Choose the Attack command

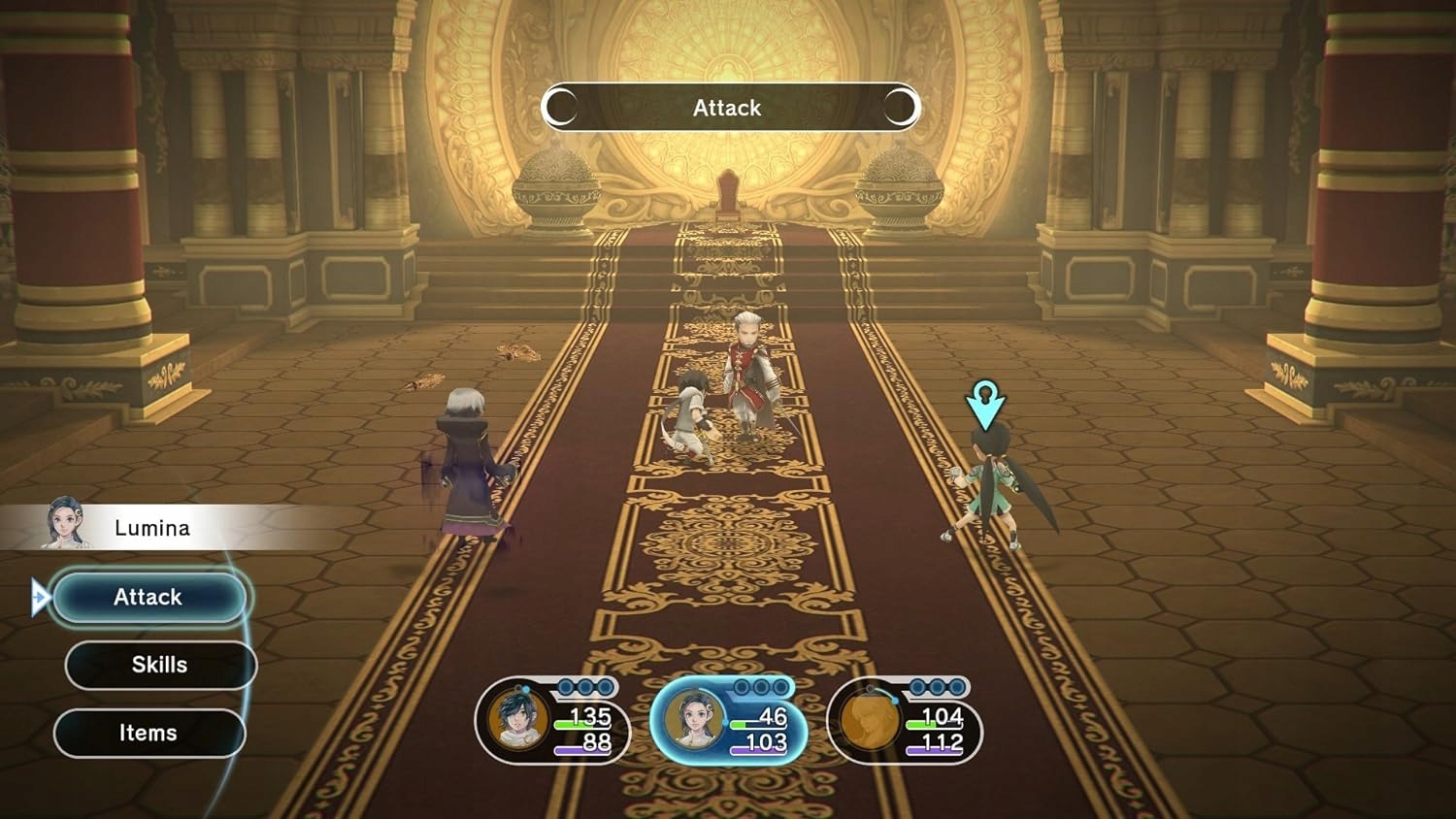tap(149, 597)
